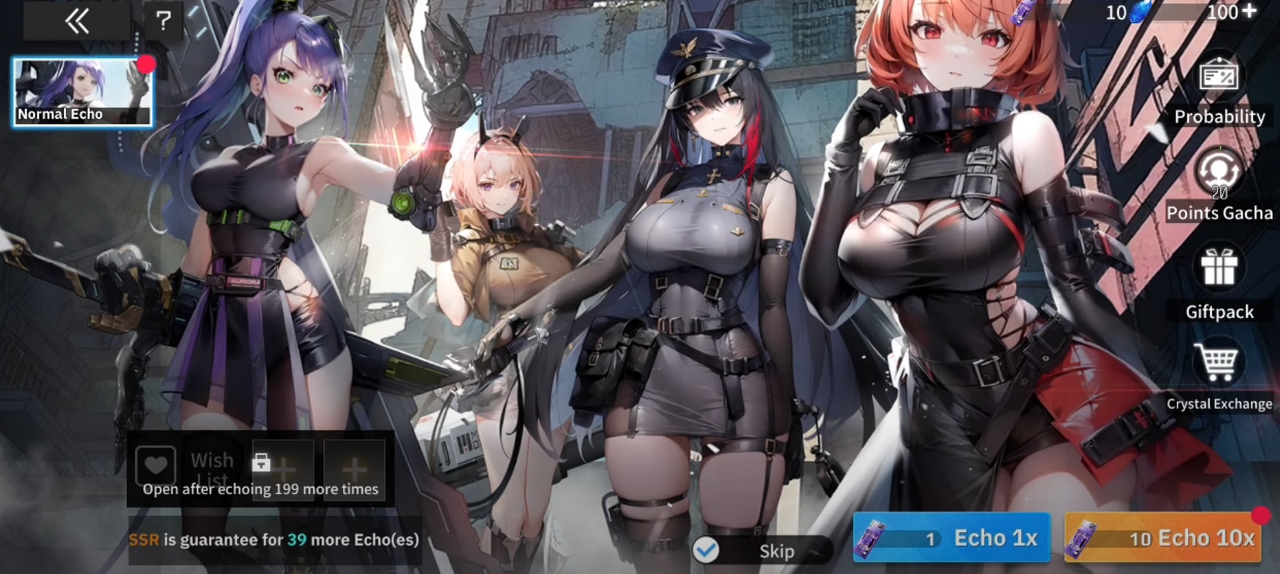
Task: Open the locked Wish List heart
Action: pyautogui.click(x=155, y=465)
